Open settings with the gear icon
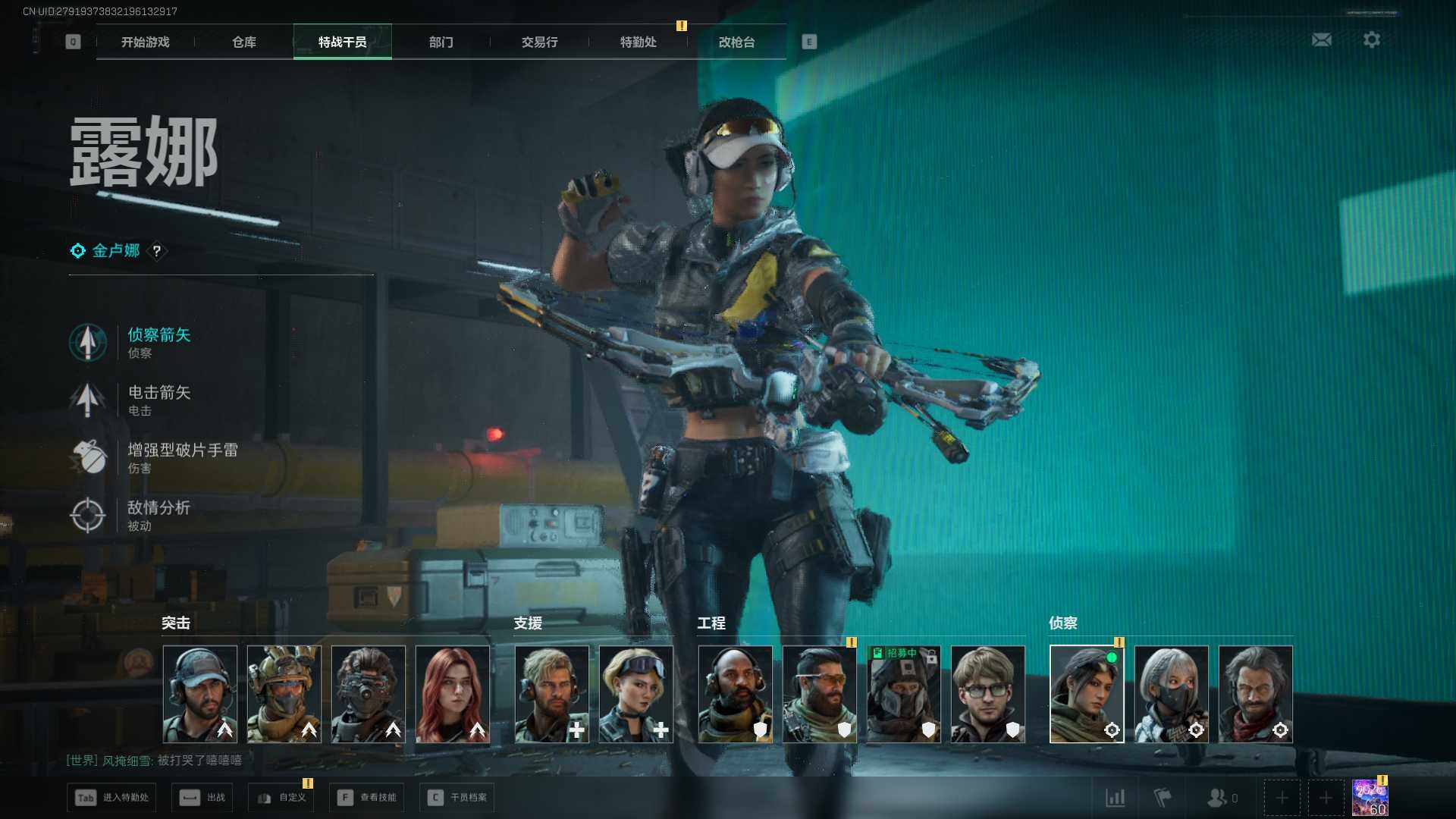This screenshot has height=819, width=1456. pos(1372,39)
